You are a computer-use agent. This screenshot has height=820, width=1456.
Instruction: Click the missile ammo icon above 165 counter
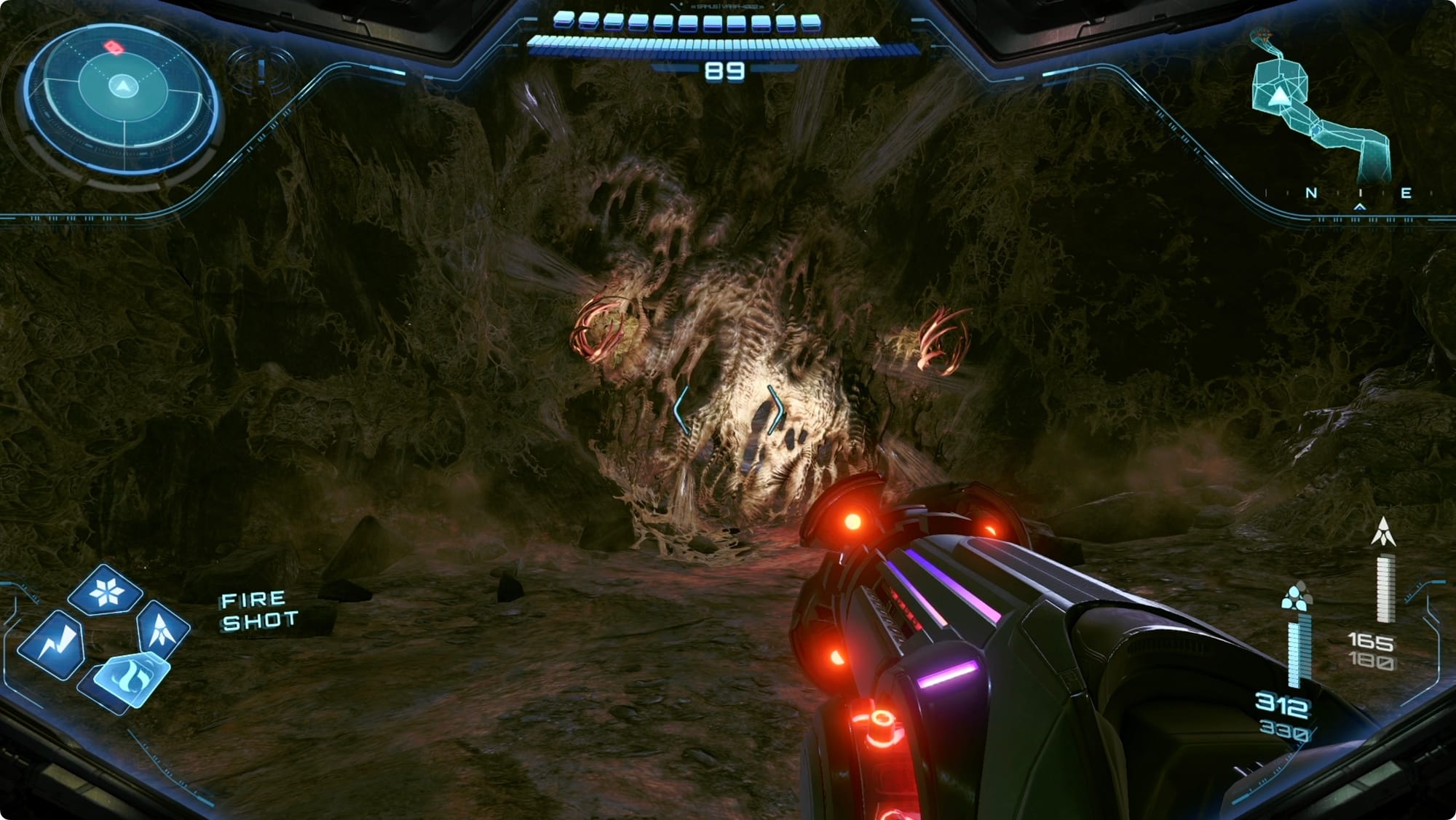[x=1383, y=532]
